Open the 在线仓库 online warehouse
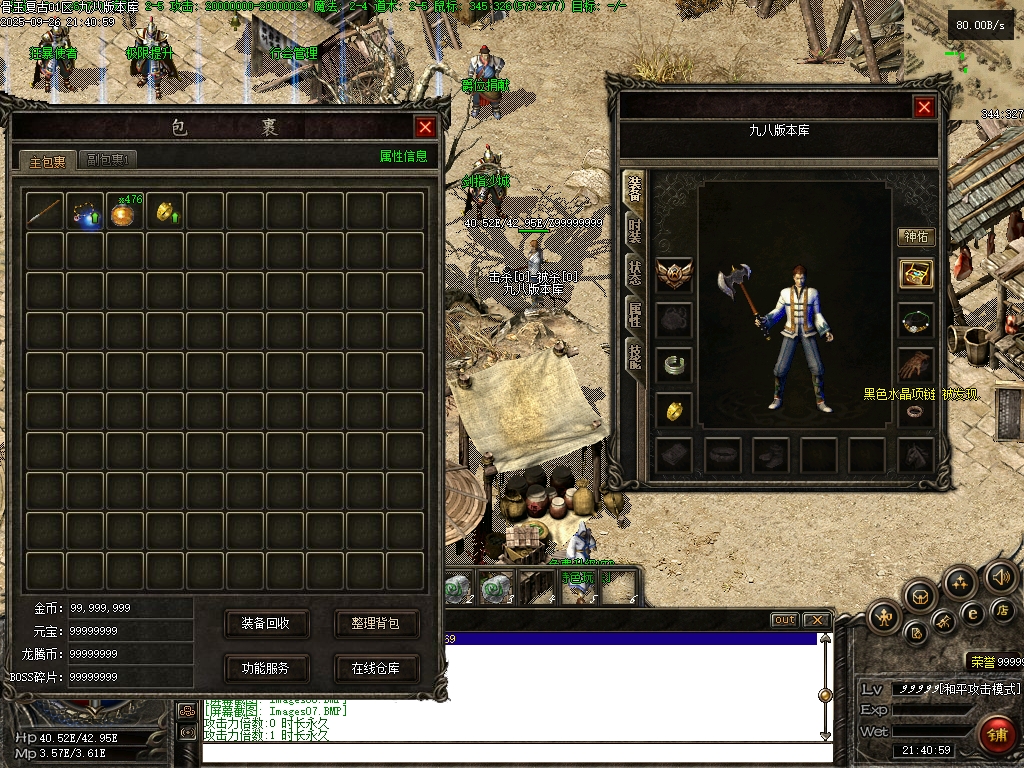The image size is (1024, 768). point(375,668)
